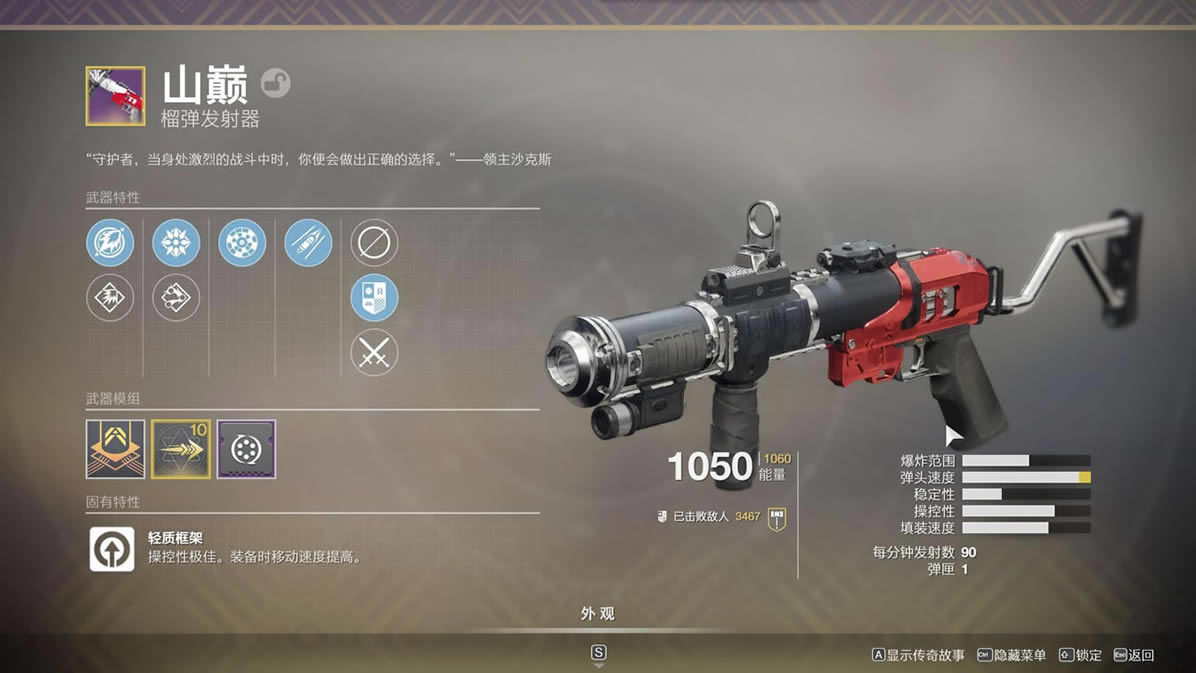Choose the spiked burst perk icon
This screenshot has height=673, width=1196.
[176, 243]
